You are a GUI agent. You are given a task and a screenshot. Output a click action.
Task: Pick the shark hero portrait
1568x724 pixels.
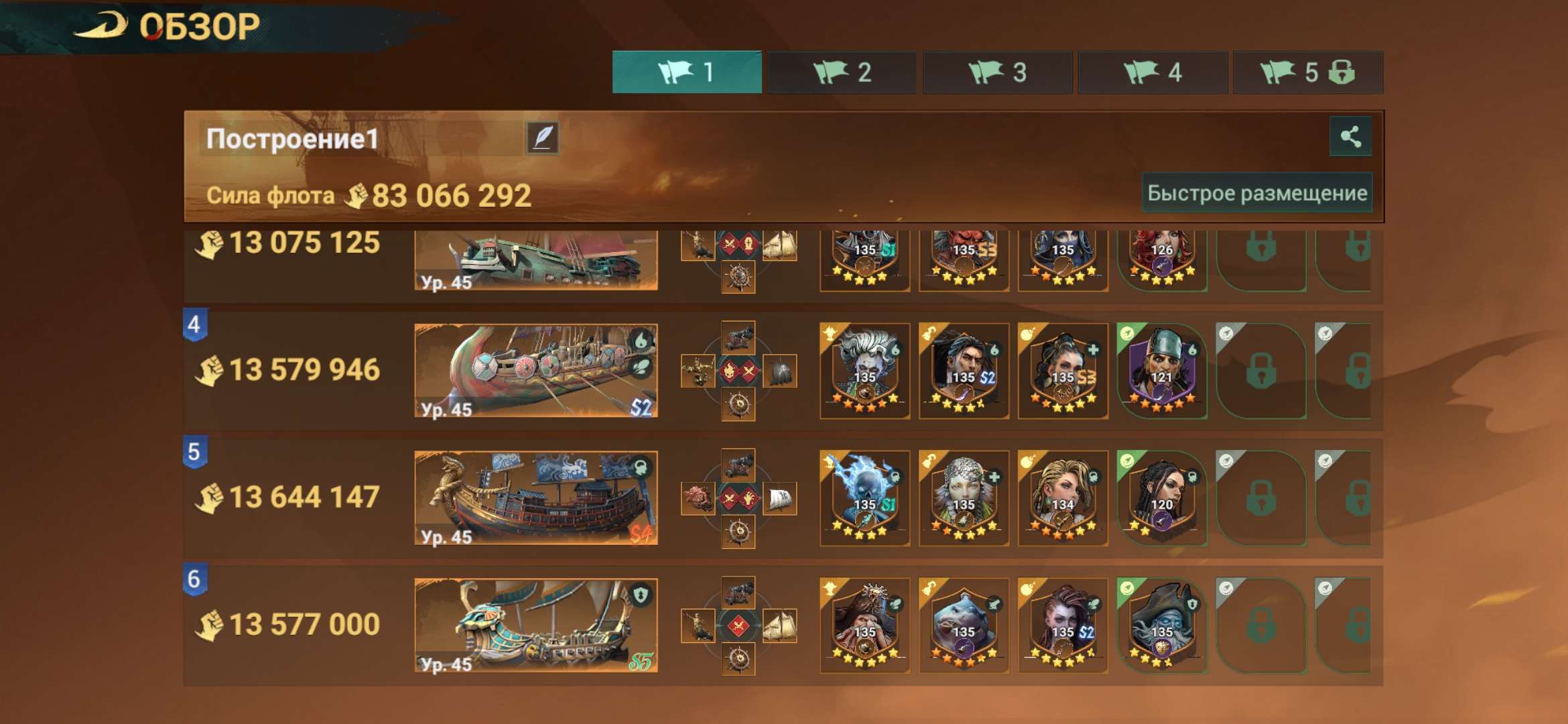pyautogui.click(x=964, y=625)
